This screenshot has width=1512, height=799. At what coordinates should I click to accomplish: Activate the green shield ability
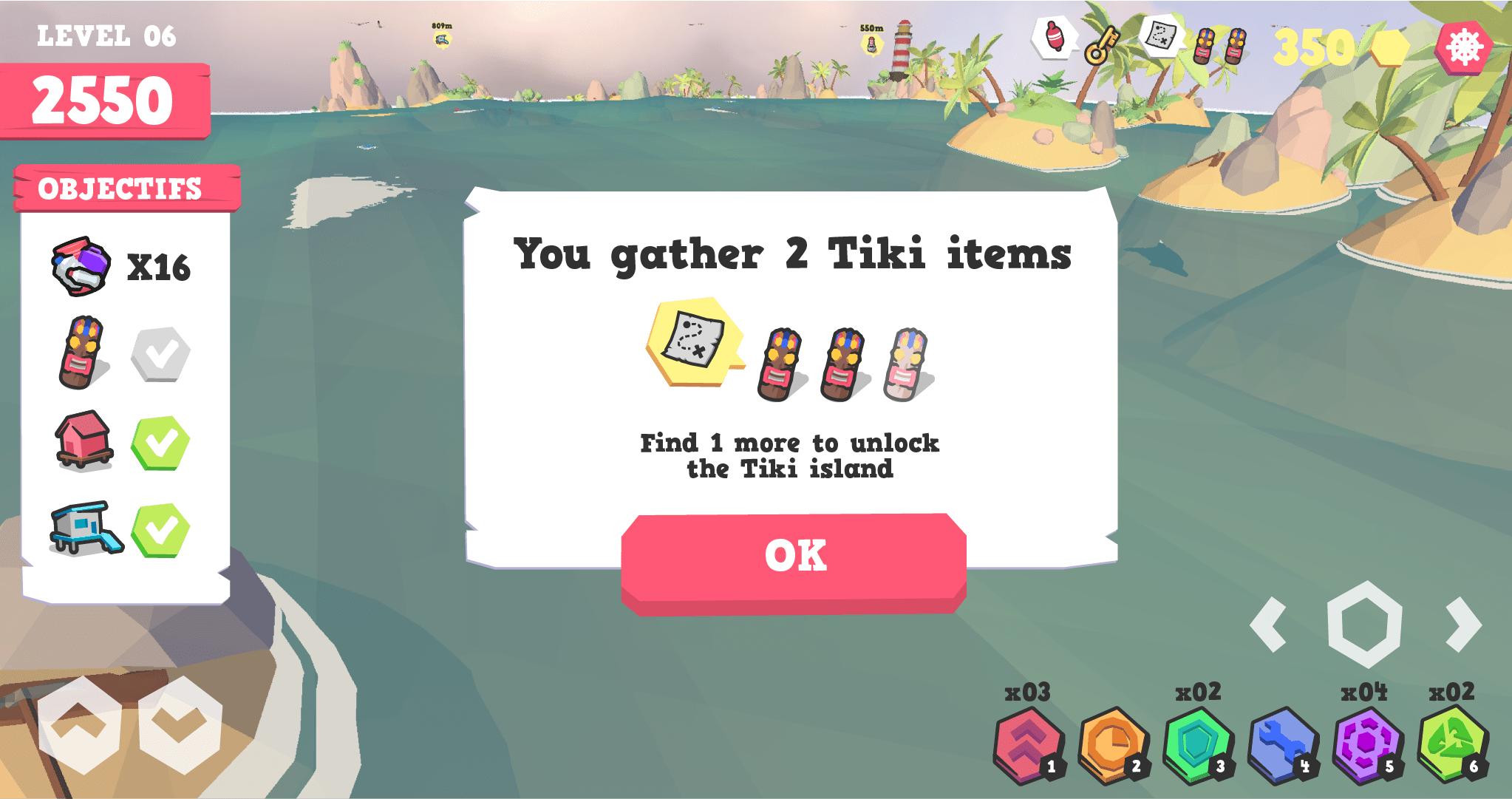click(x=1197, y=744)
